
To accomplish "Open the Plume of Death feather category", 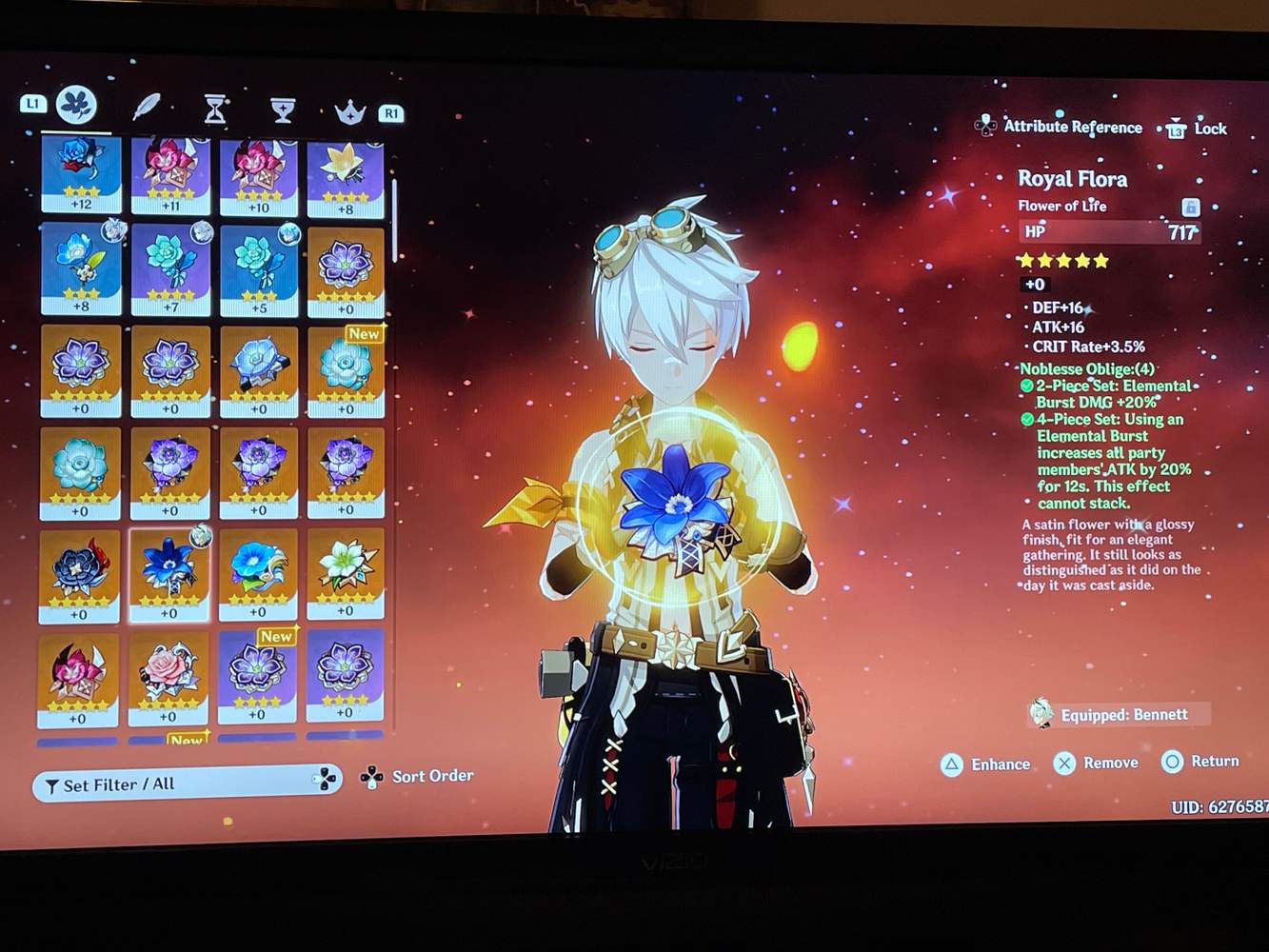I will tap(145, 105).
